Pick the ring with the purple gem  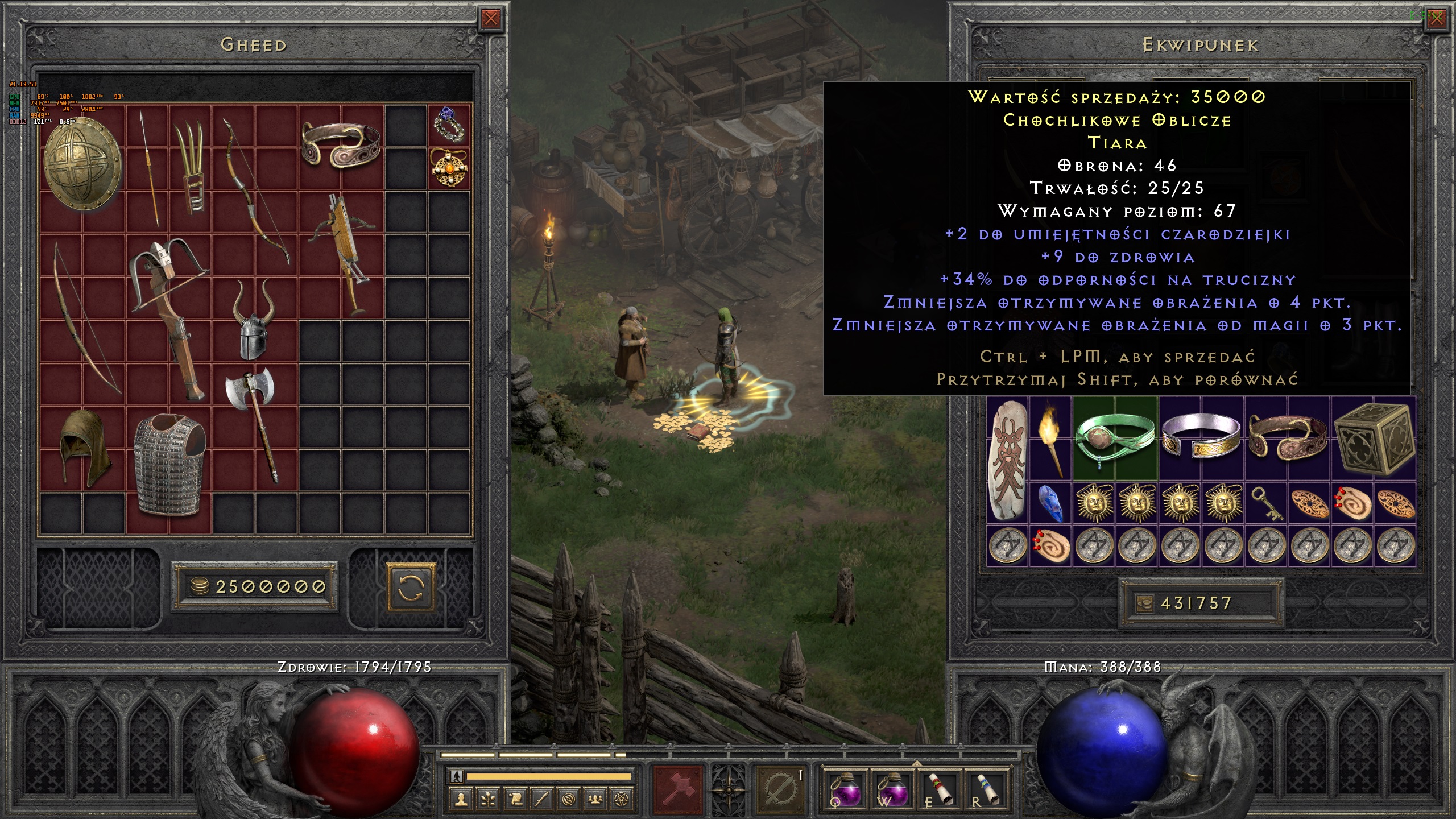click(450, 125)
